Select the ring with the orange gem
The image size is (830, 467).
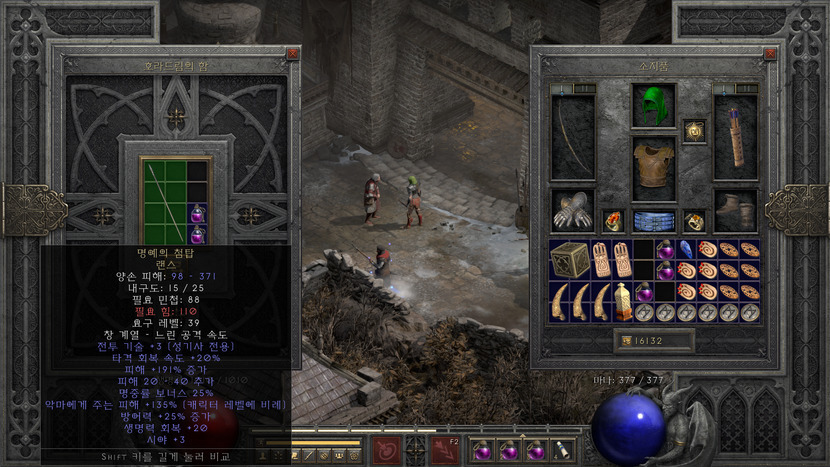(x=613, y=221)
